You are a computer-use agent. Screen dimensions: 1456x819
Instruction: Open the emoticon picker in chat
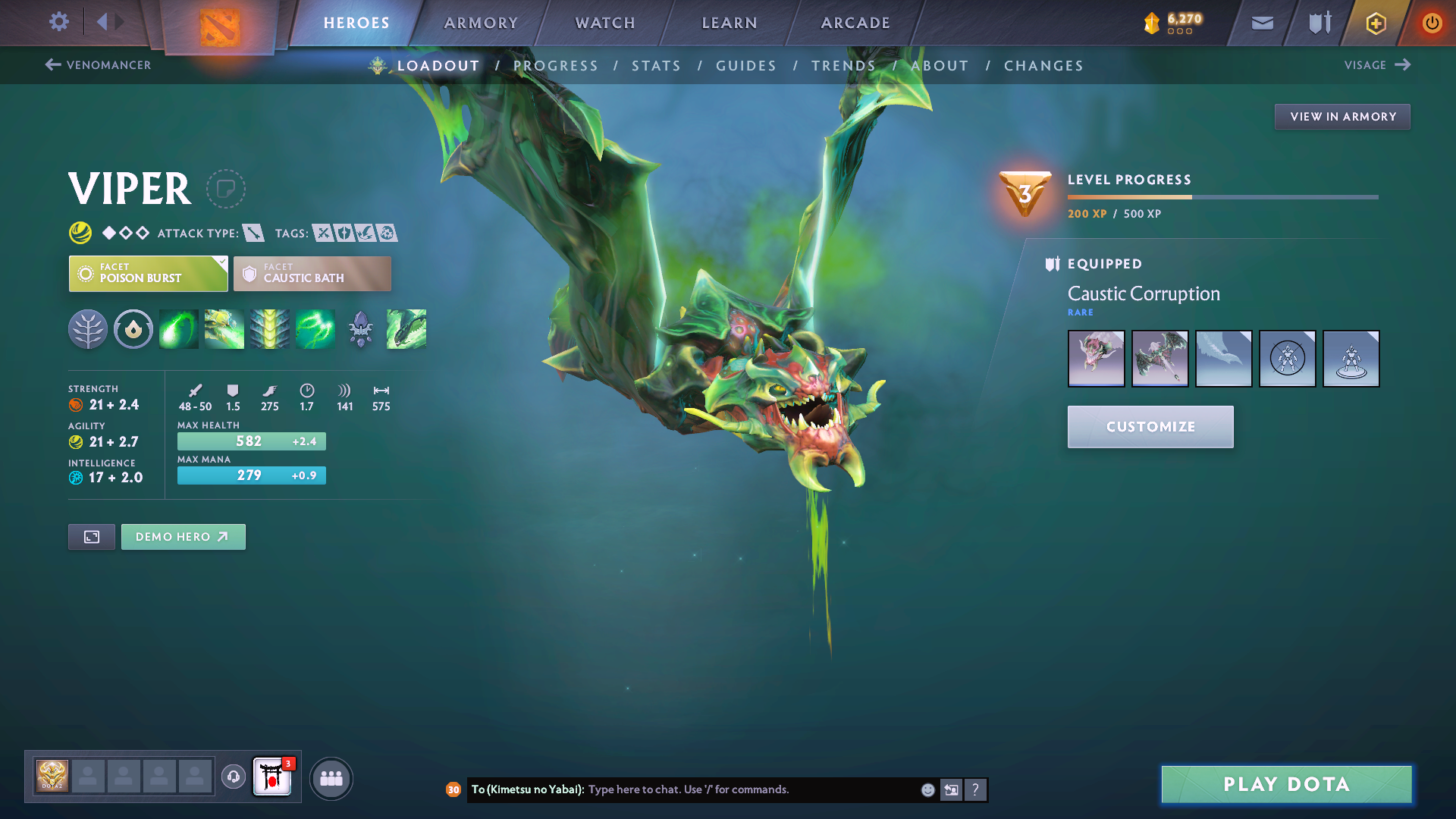[x=927, y=789]
